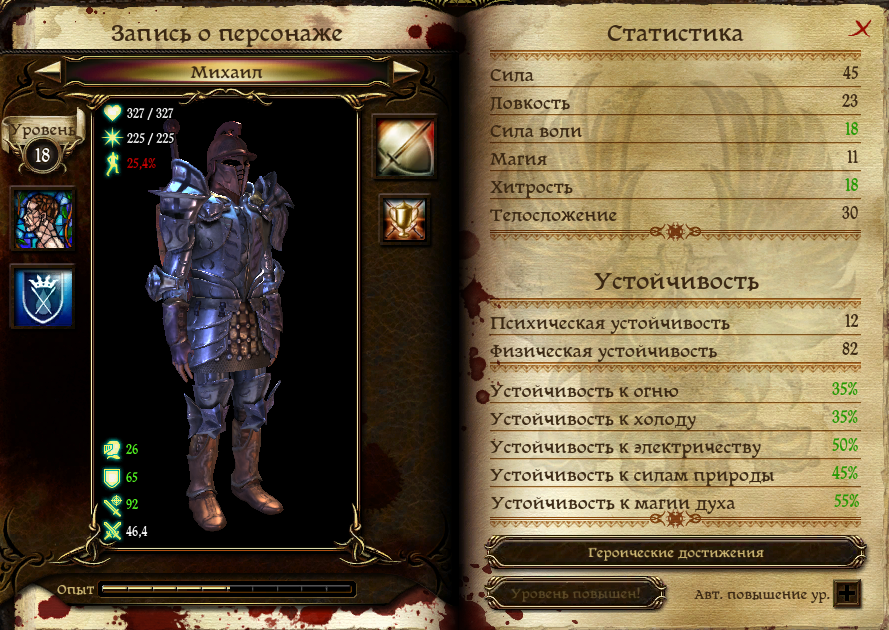The image size is (889, 630).
Task: Close the character record with the red X
Action: click(x=858, y=30)
